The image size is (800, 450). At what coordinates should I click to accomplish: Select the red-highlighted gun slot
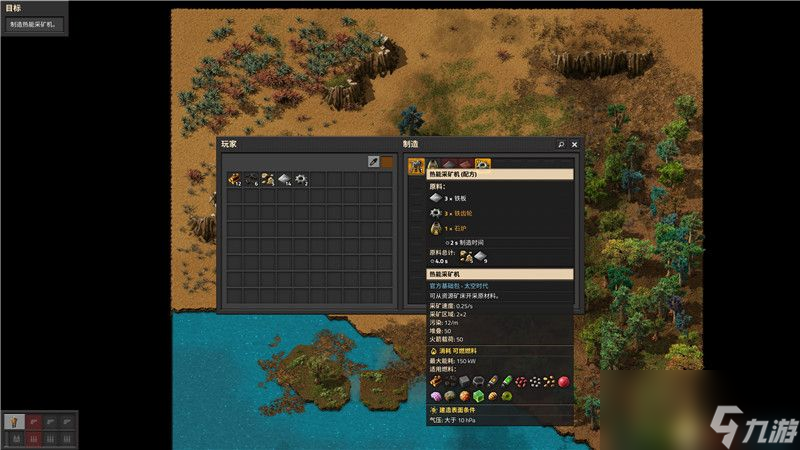click(32, 421)
